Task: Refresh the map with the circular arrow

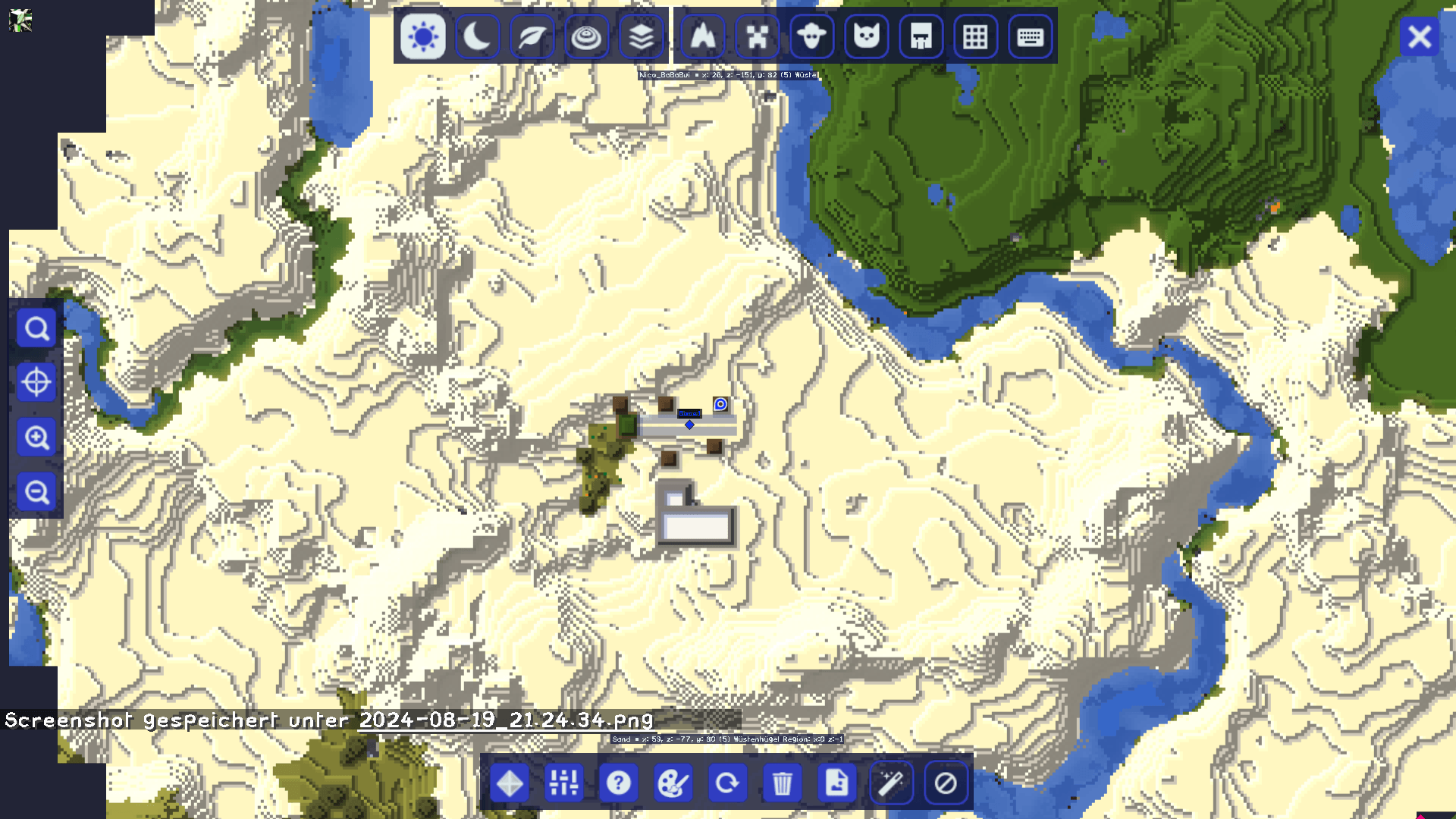Action: 727,783
